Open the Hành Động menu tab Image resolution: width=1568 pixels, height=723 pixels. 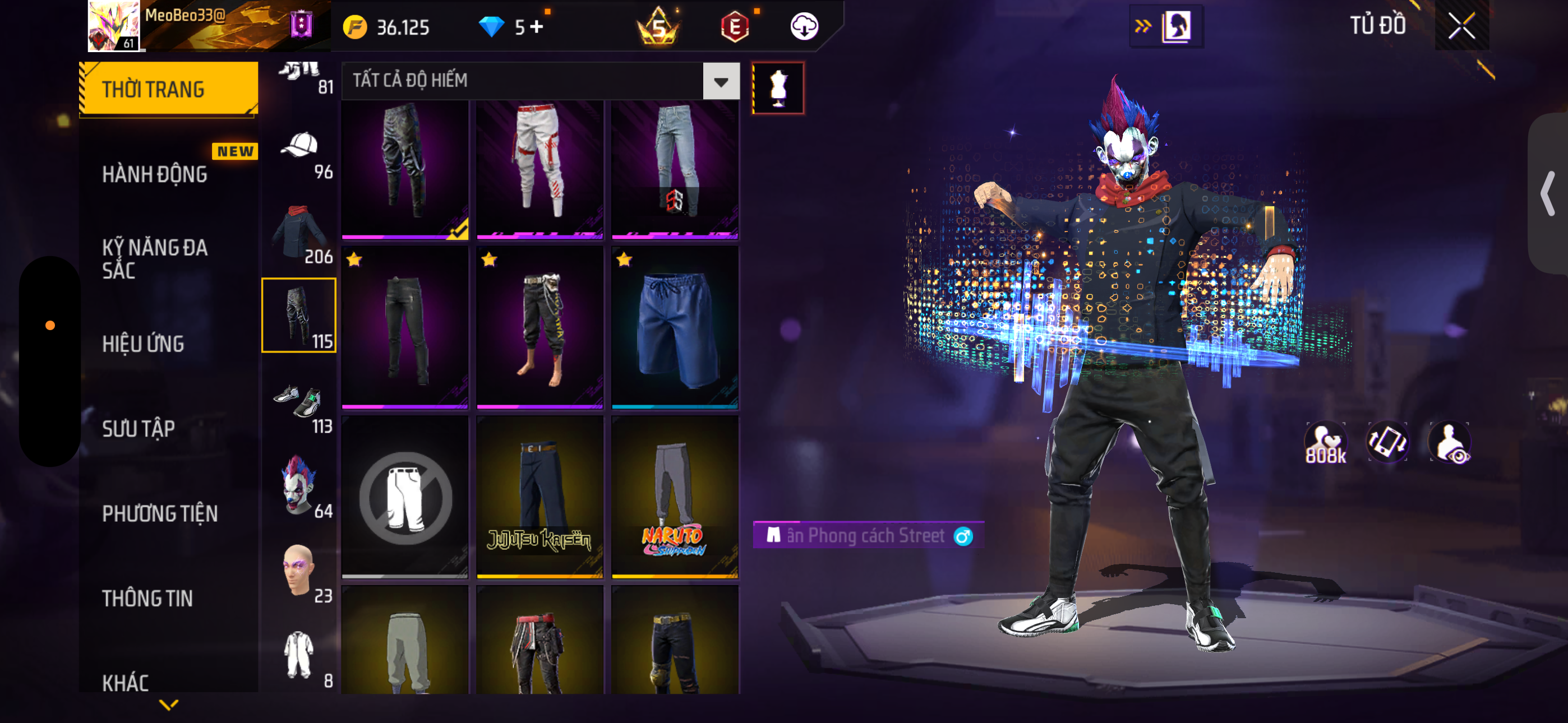point(155,174)
